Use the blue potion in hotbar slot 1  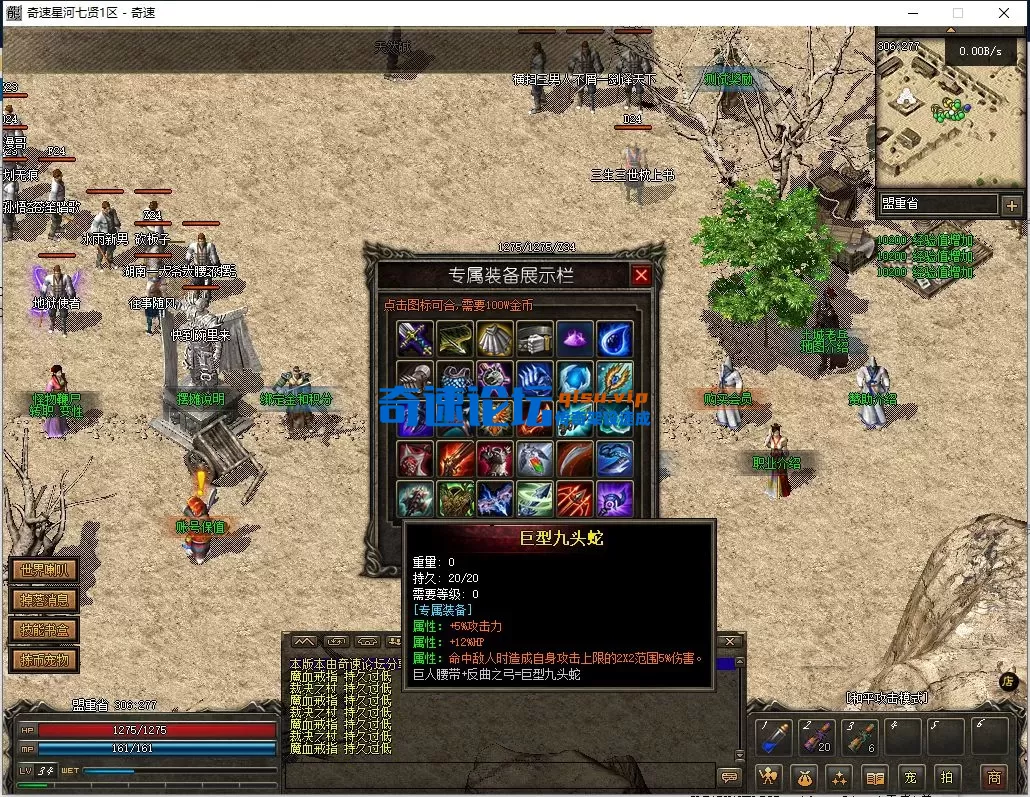coord(774,739)
